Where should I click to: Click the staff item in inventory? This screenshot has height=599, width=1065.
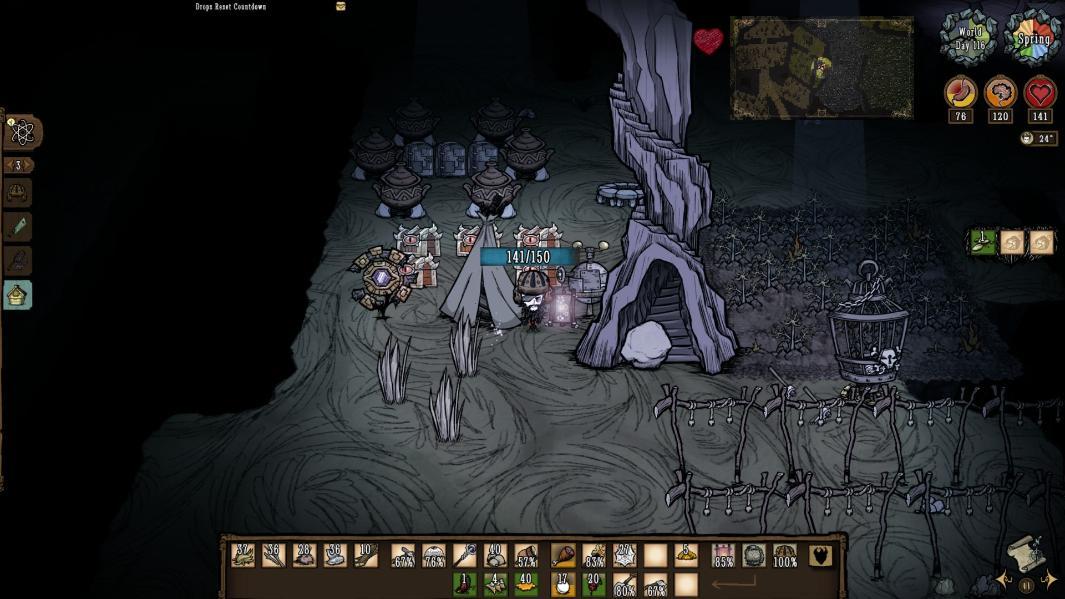464,556
